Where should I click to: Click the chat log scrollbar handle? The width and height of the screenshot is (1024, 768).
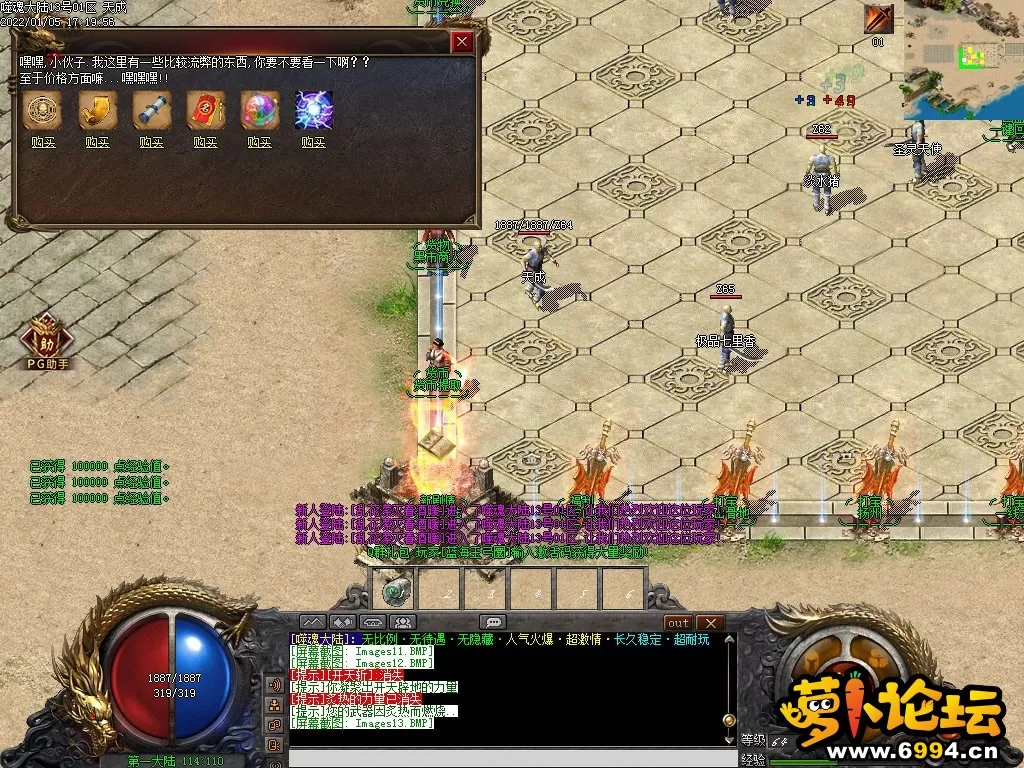click(x=729, y=719)
